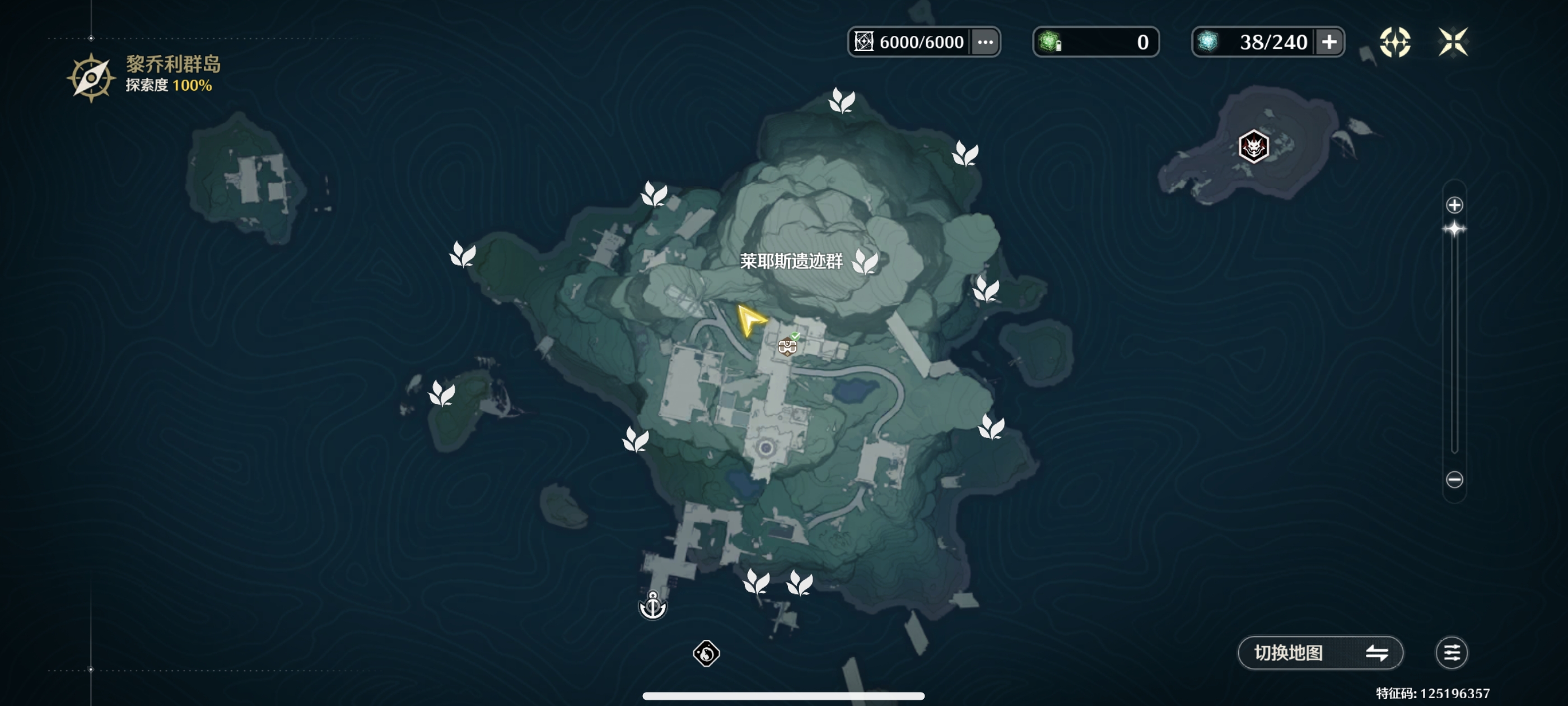This screenshot has height=706, width=1568.
Task: Open the 6000/6000 resource details ellipsis
Action: tap(985, 42)
